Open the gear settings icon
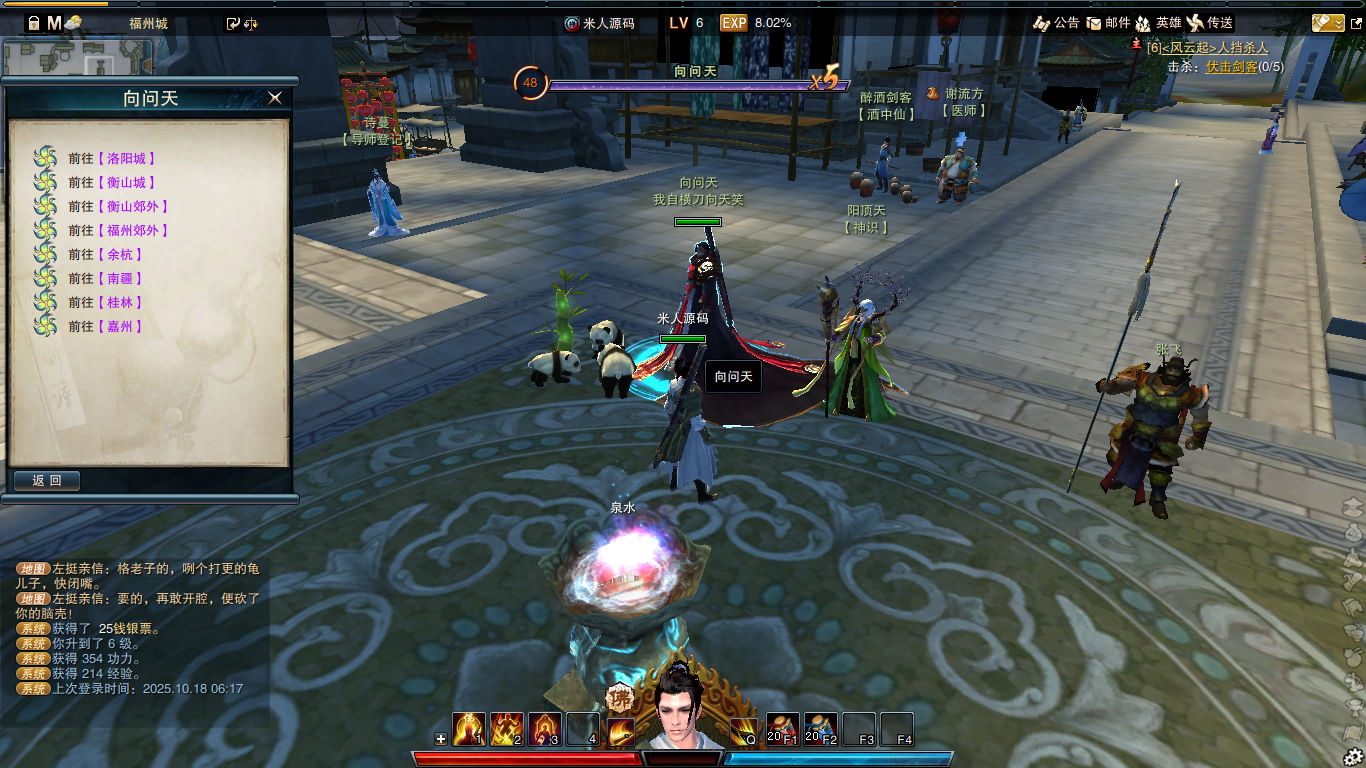This screenshot has width=1366, height=768. [x=1353, y=757]
